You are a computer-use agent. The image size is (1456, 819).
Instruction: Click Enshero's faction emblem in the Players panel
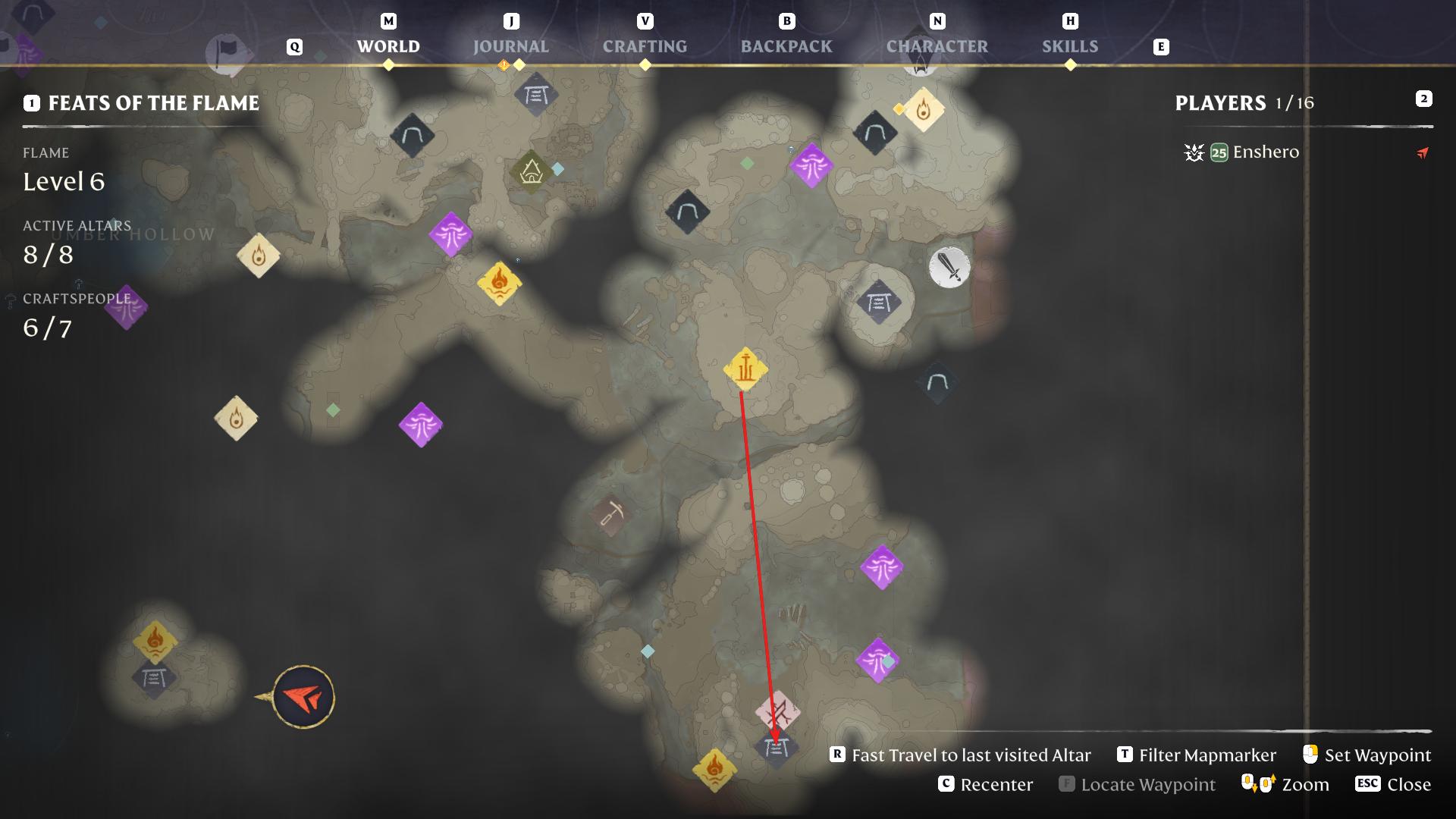pyautogui.click(x=1194, y=152)
